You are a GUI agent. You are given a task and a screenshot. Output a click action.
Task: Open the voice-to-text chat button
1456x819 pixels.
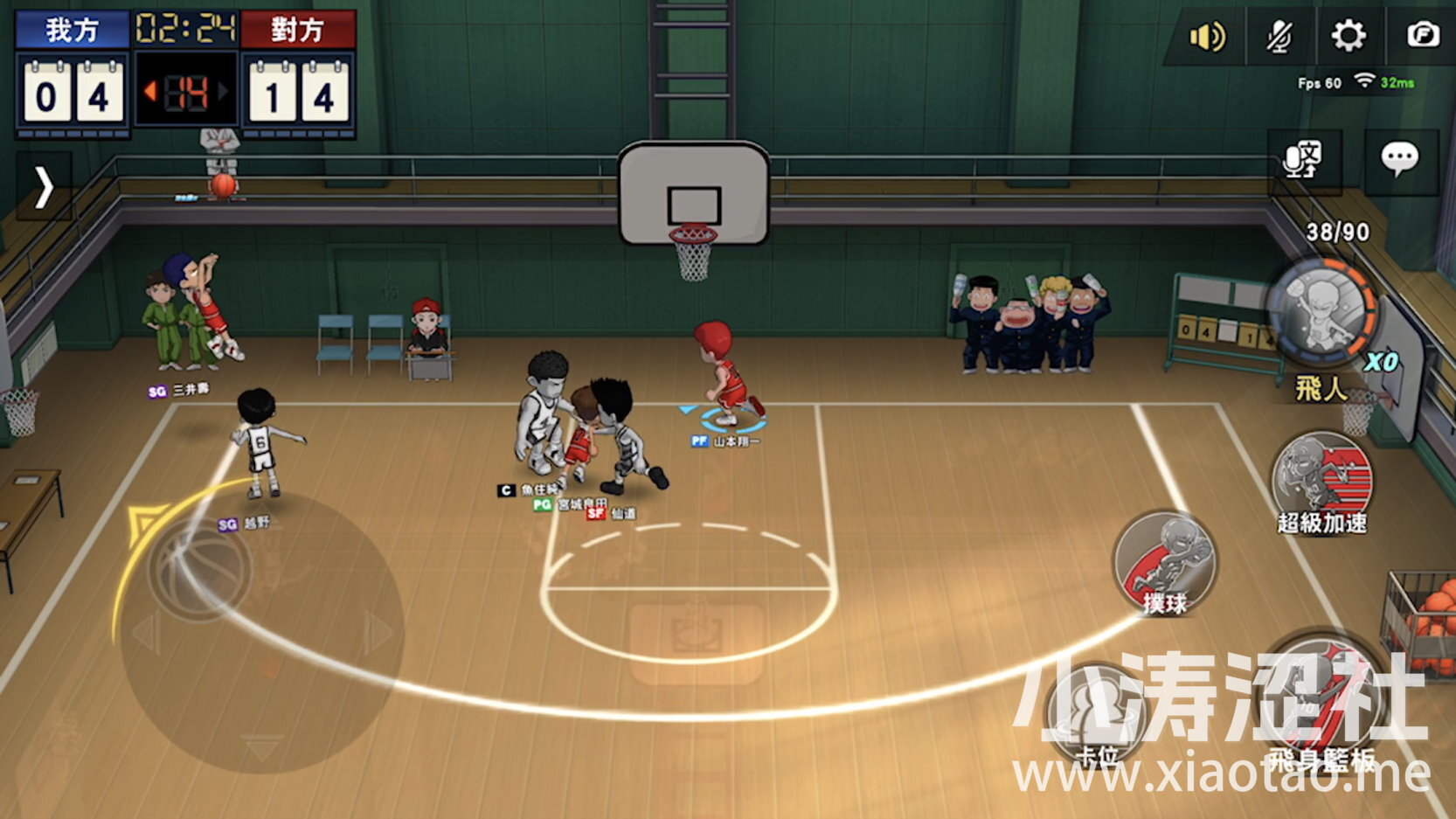tap(1303, 160)
